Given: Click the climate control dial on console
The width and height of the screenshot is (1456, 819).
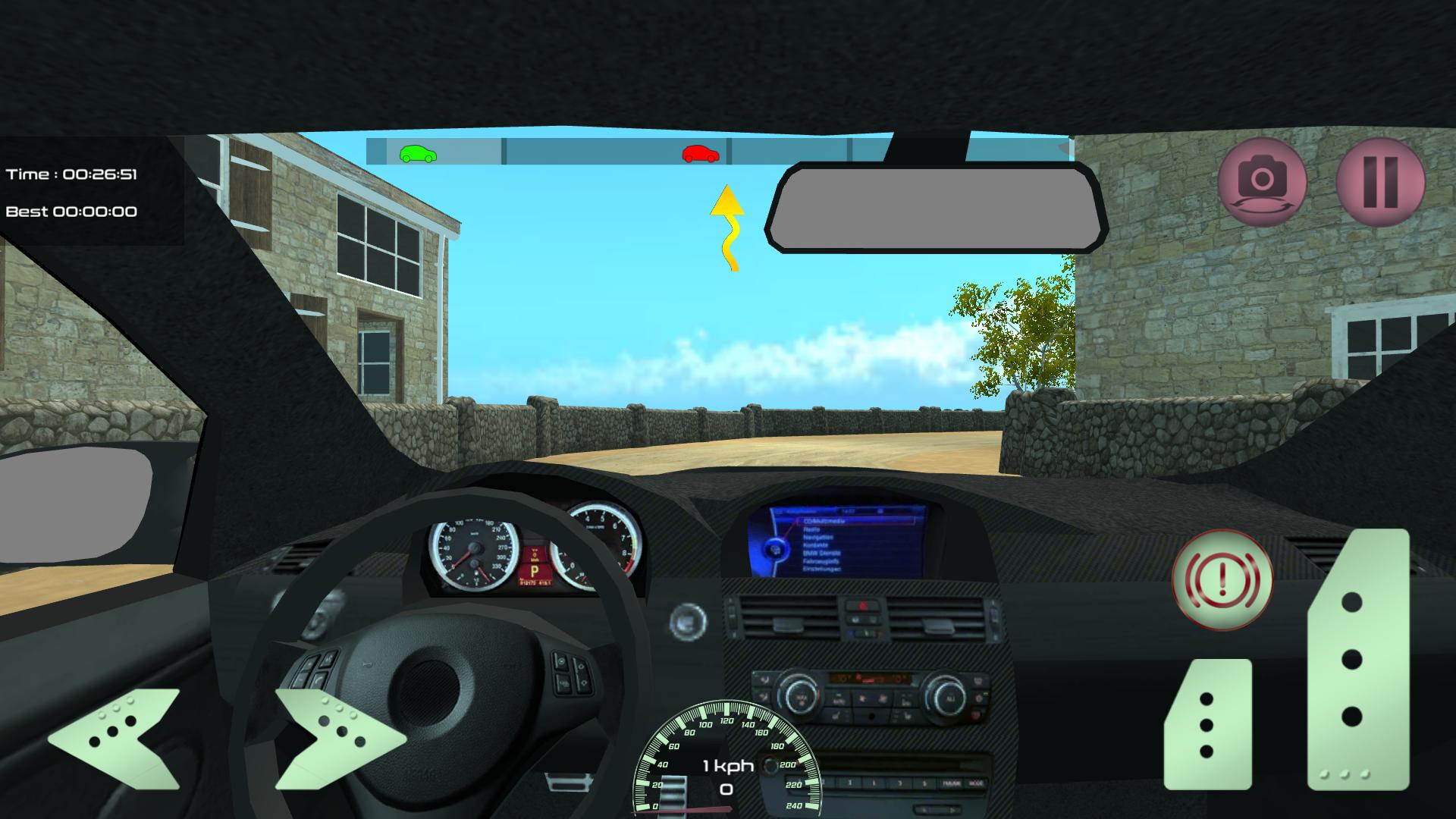Looking at the screenshot, I should [x=801, y=693].
